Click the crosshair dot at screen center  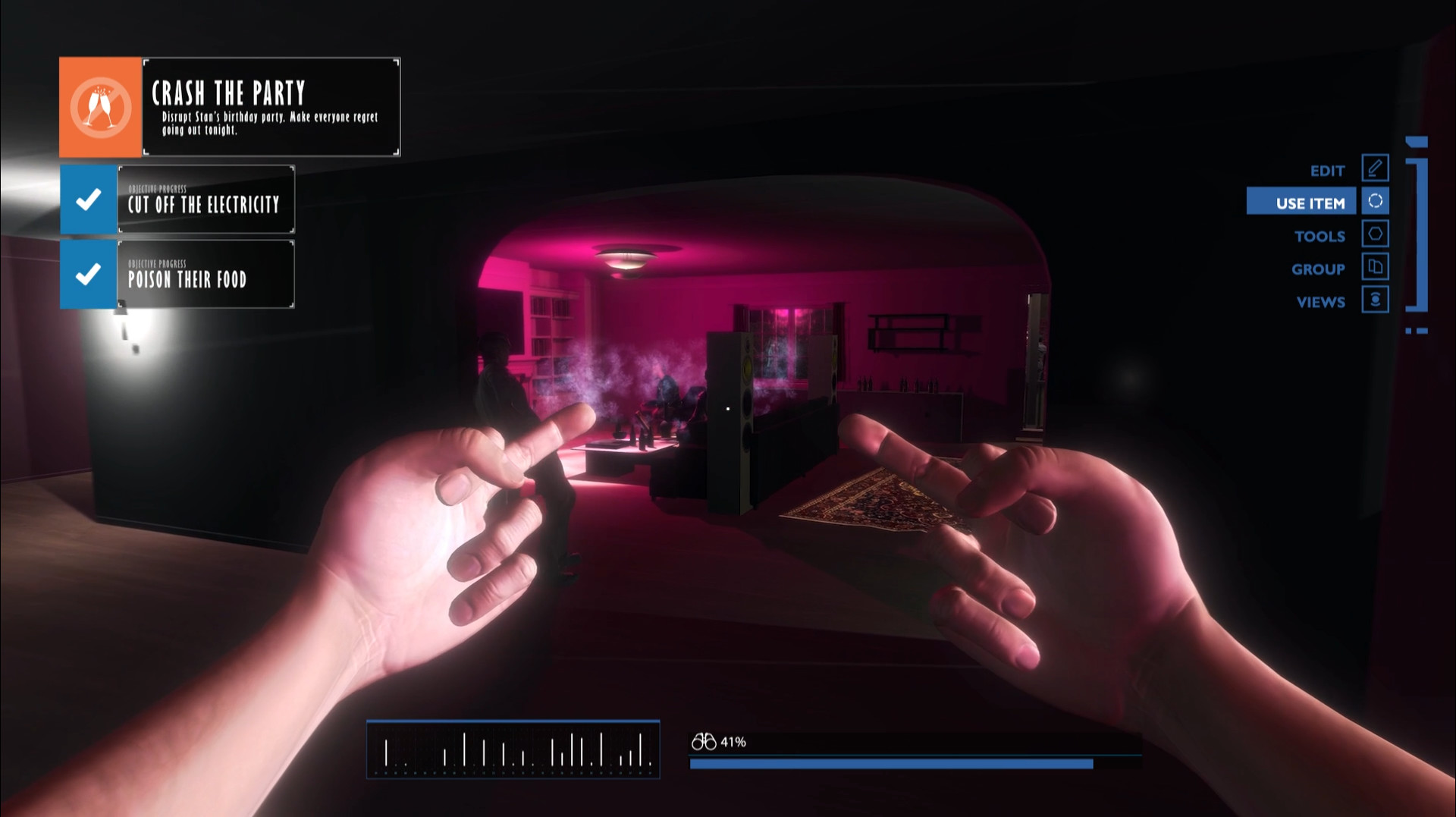(727, 408)
